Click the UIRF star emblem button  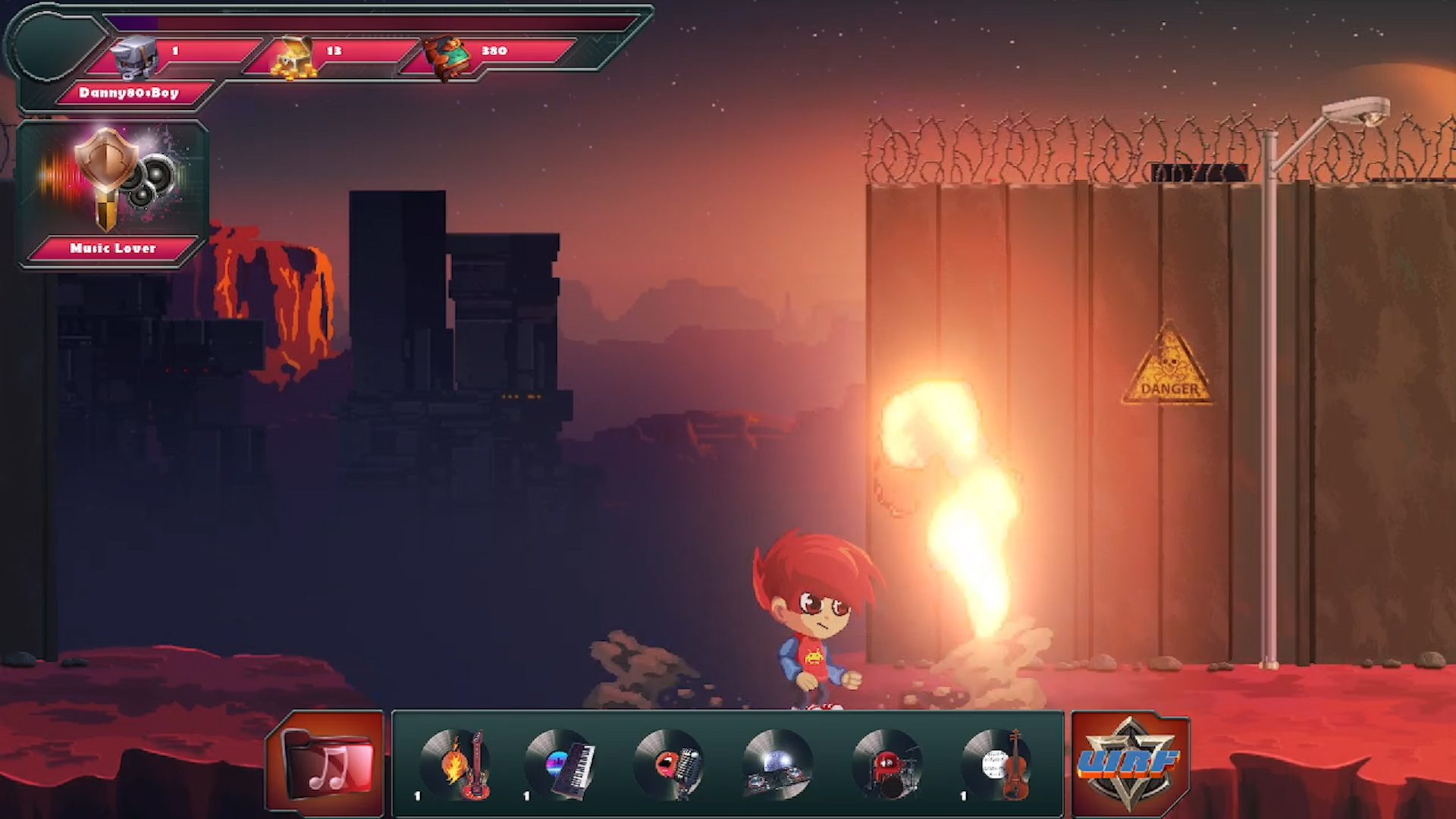[x=1130, y=763]
